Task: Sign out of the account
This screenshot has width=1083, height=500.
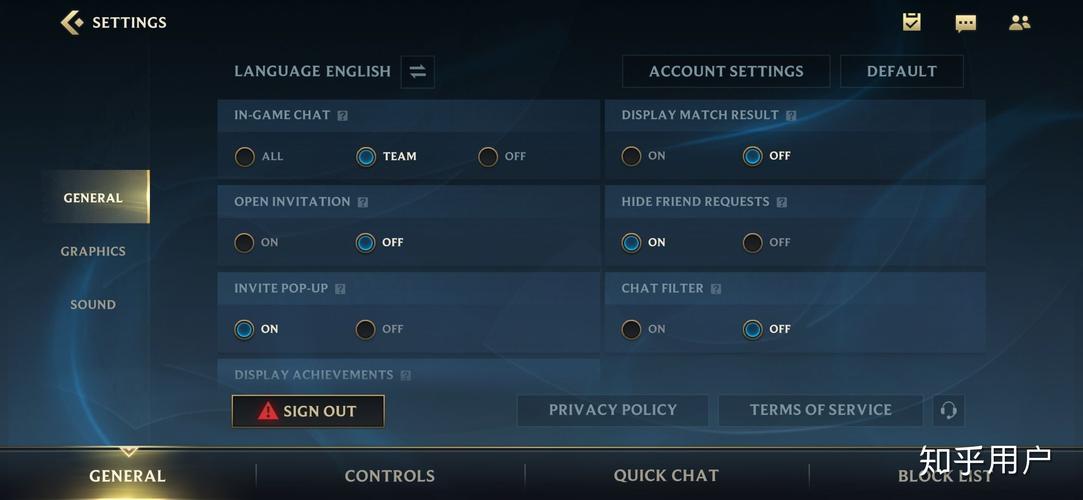Action: 308,411
